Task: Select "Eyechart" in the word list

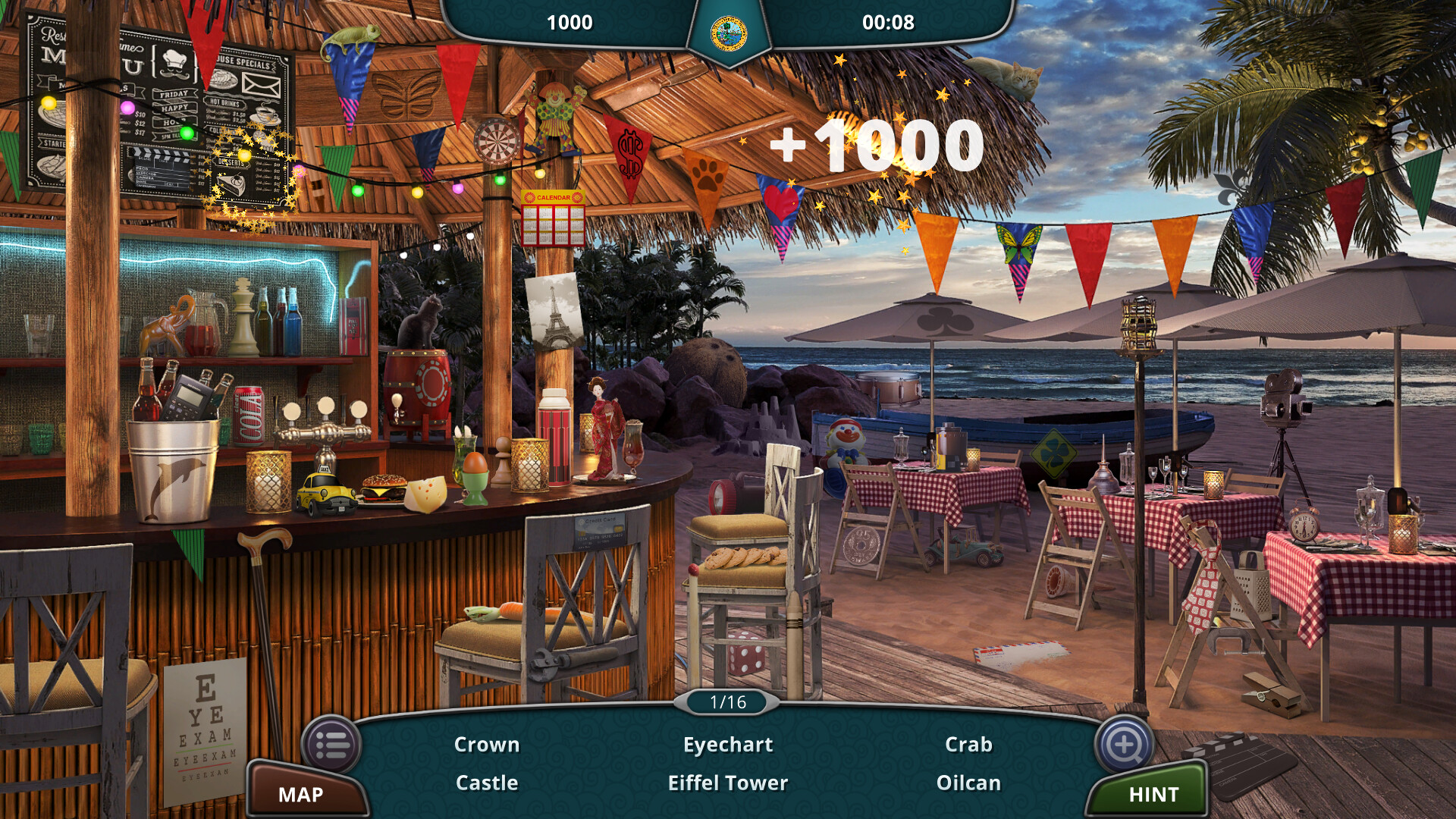Action: (x=727, y=745)
